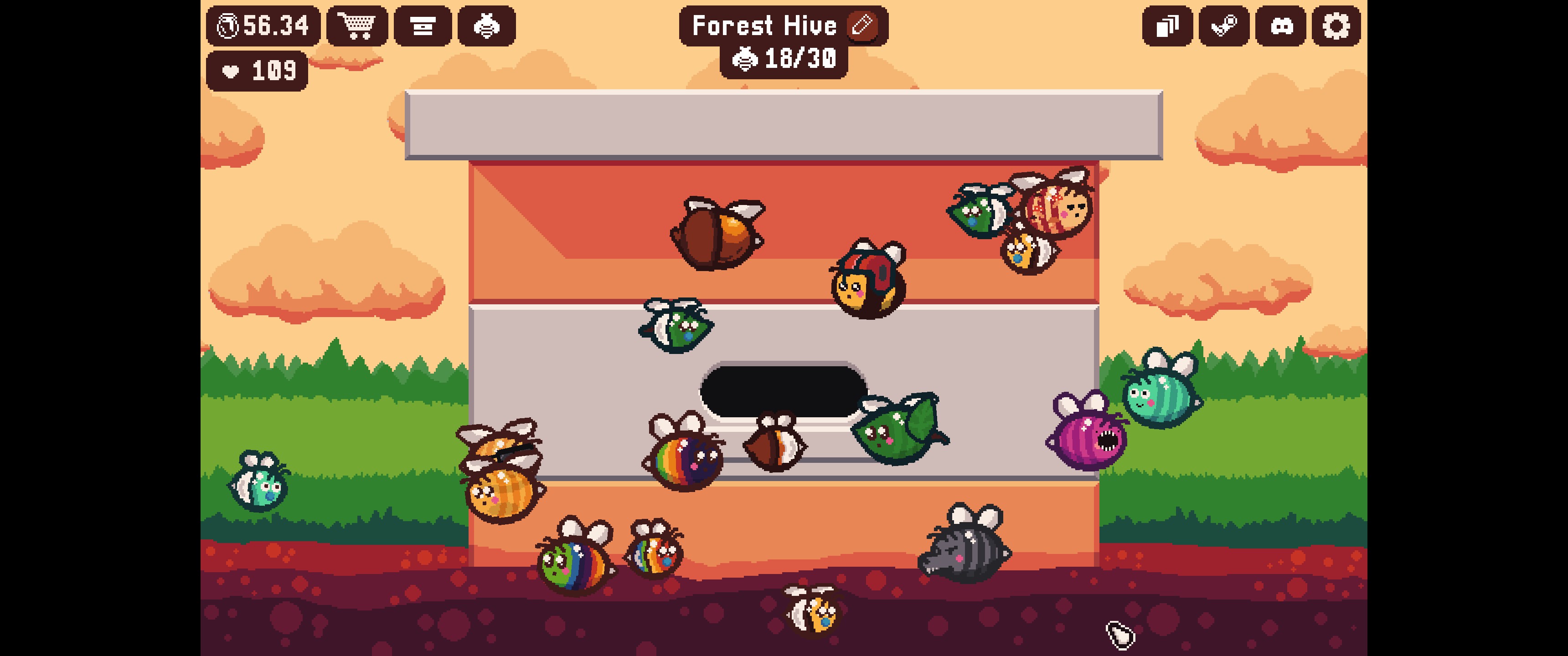Viewport: 1568px width, 656px height.
Task: Click the stacked pages icon button
Action: tap(1167, 26)
